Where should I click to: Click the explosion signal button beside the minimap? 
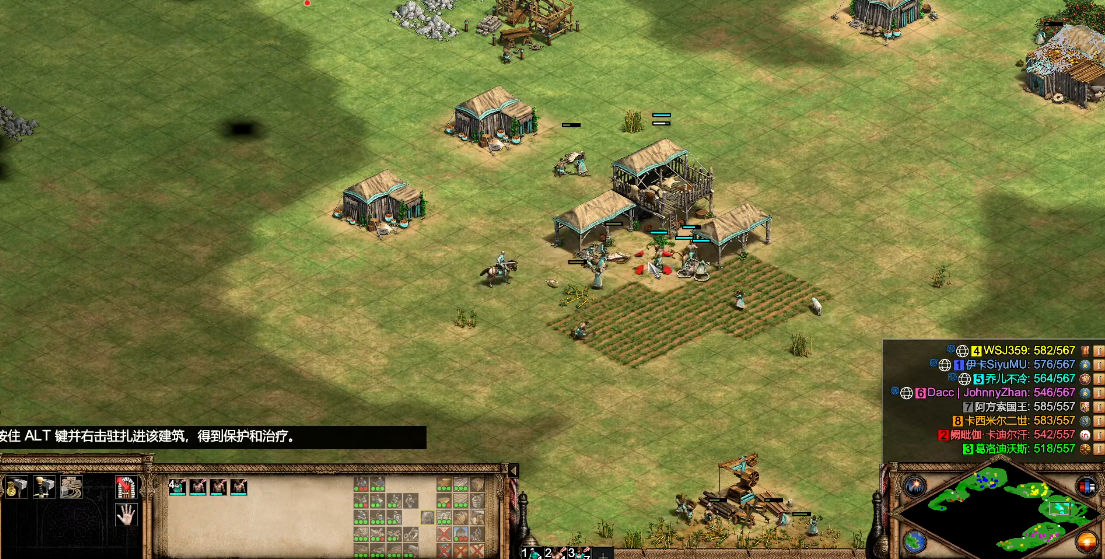[914, 486]
